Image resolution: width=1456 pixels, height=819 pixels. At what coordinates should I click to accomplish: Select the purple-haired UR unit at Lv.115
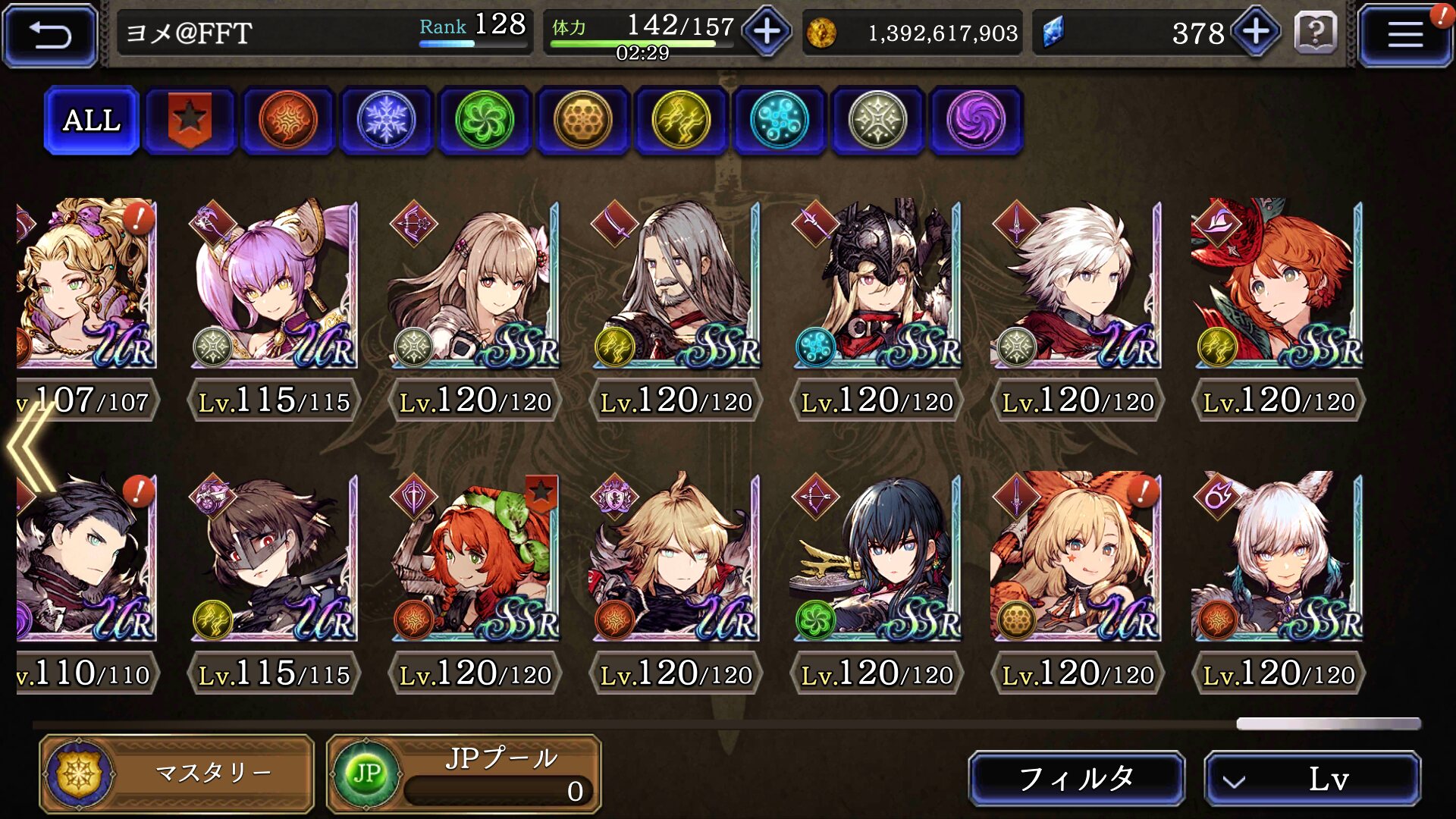[x=274, y=284]
